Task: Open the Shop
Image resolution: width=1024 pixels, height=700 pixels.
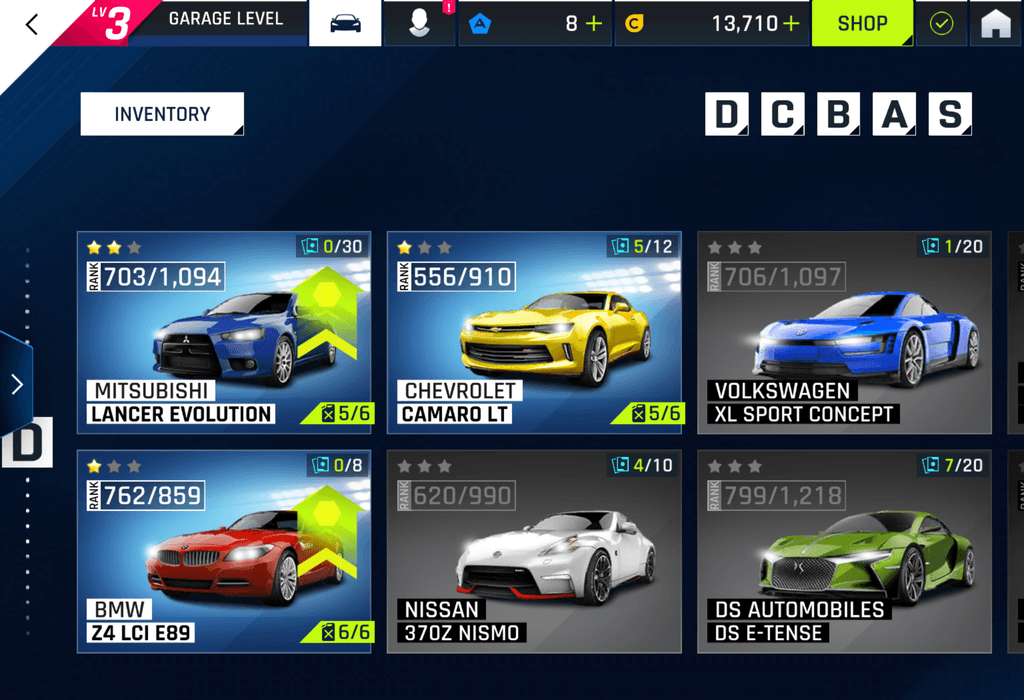Action: click(x=862, y=23)
